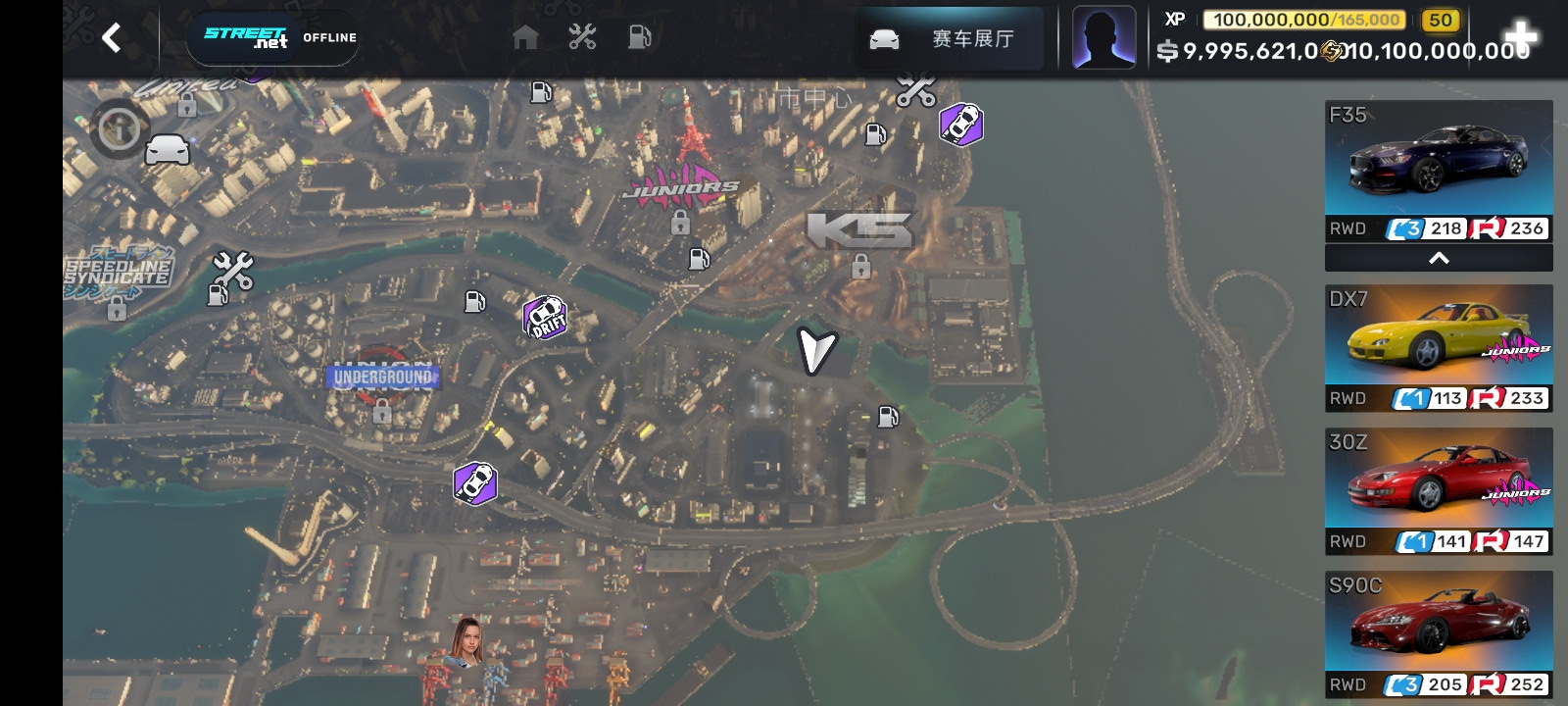The width and height of the screenshot is (1568, 706).
Task: Go back using the arrow button
Action: (x=112, y=38)
